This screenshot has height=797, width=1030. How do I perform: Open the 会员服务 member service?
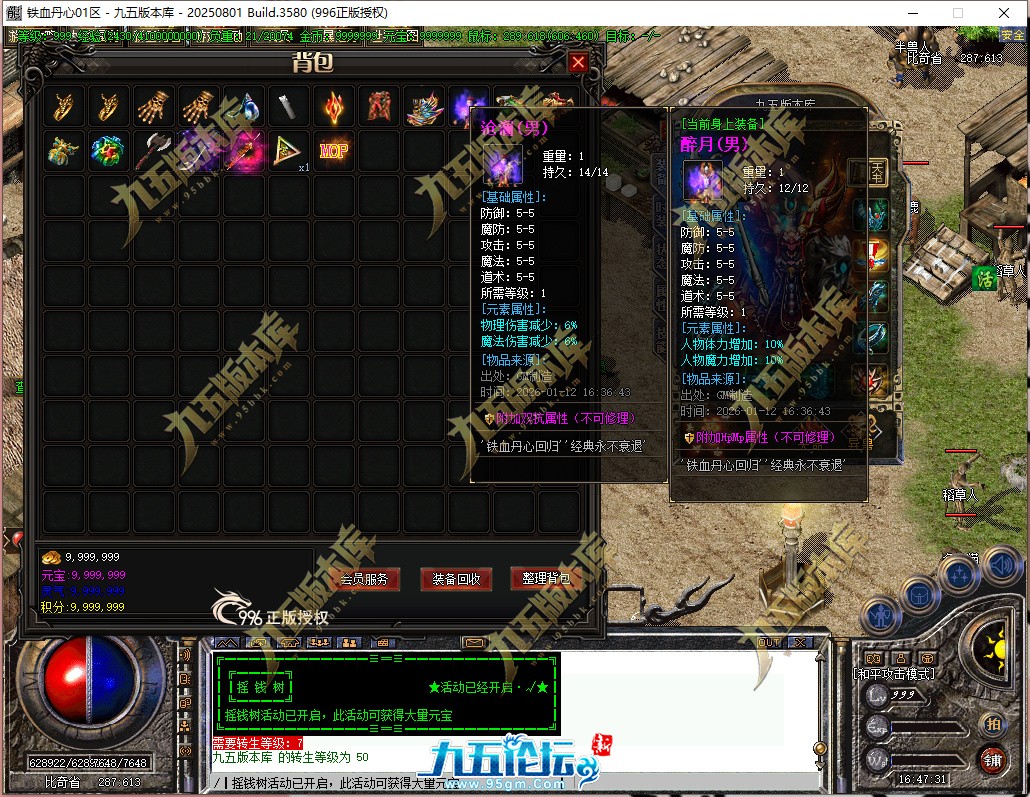pos(364,579)
